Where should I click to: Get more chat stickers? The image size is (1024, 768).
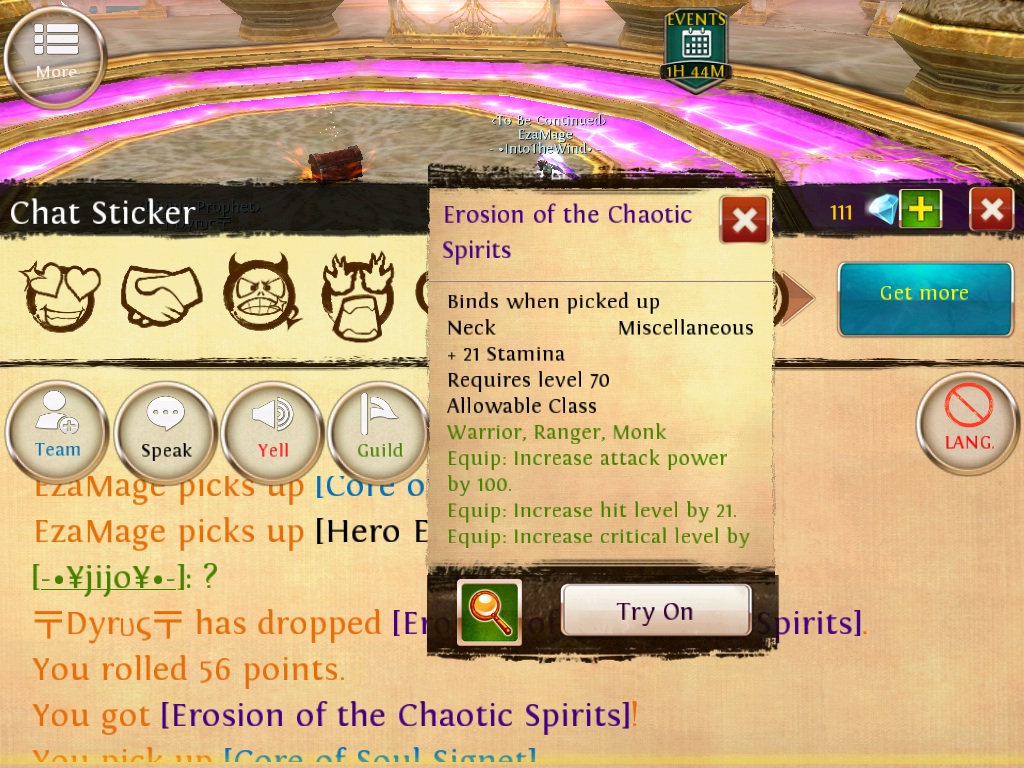tap(924, 298)
